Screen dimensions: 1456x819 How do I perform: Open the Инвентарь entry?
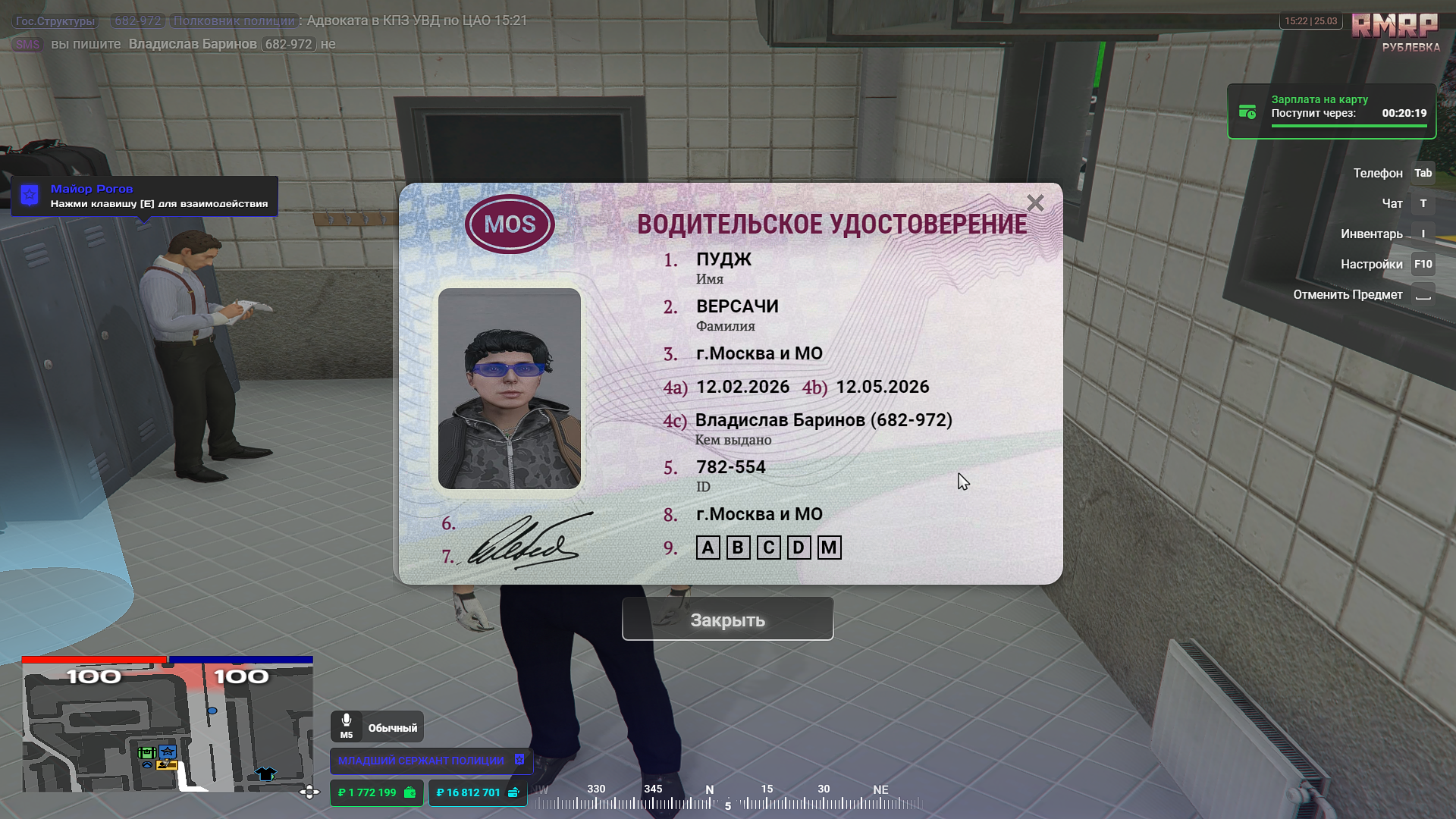(x=1371, y=234)
